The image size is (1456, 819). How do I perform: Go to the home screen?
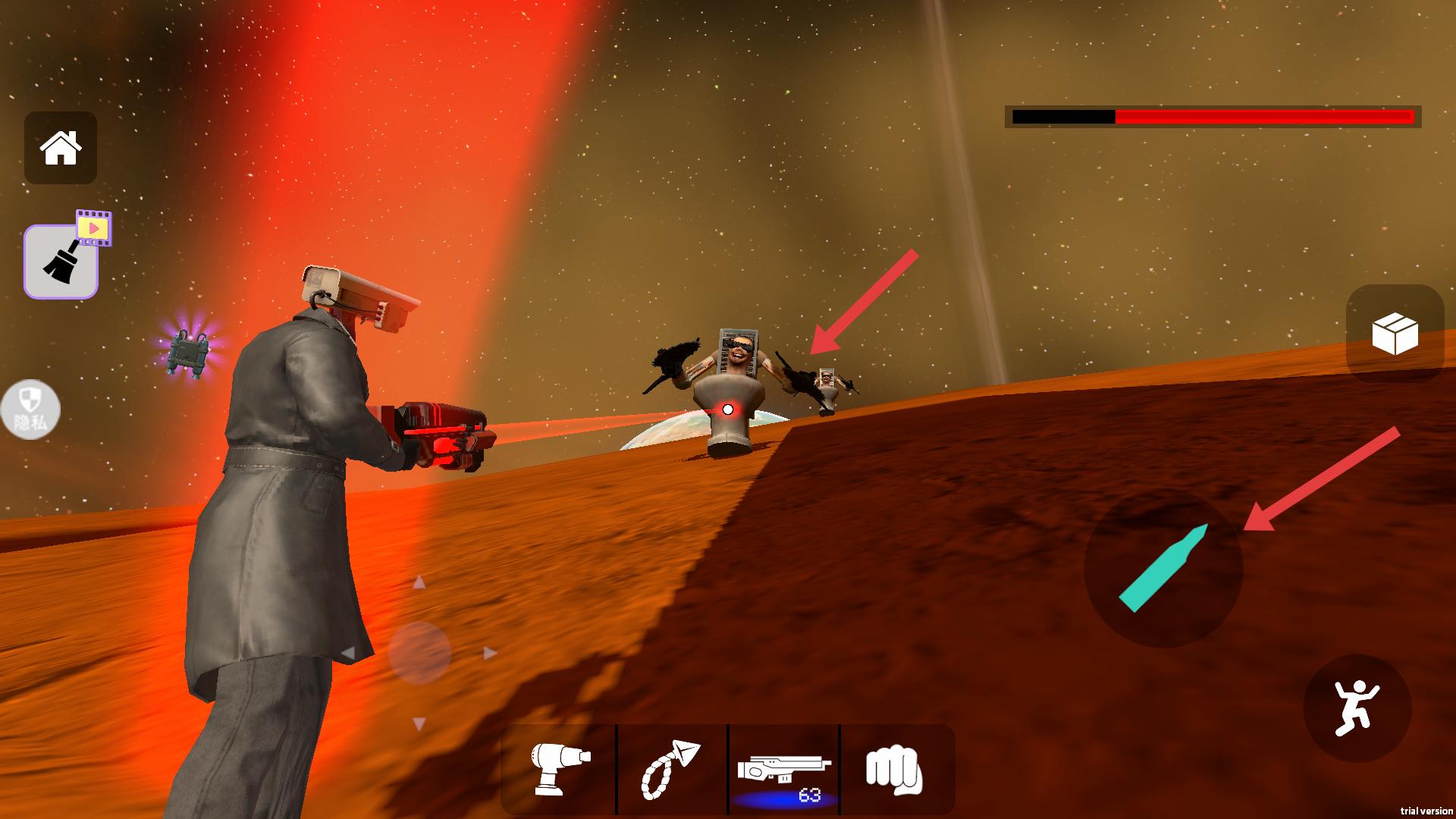click(61, 148)
